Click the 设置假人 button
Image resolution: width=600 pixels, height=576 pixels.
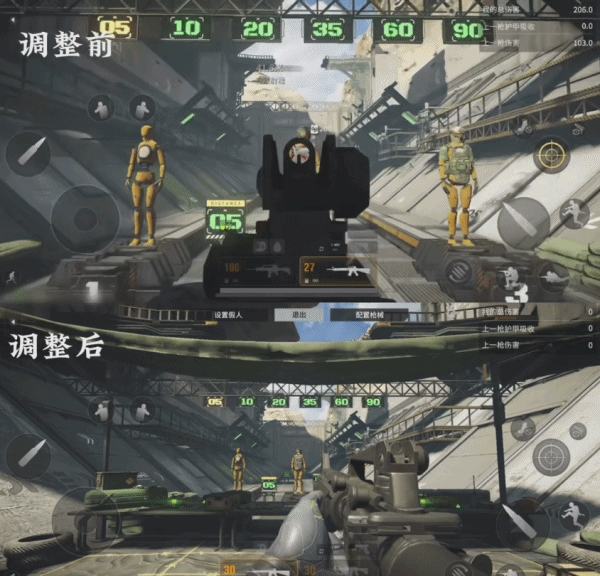point(228,314)
